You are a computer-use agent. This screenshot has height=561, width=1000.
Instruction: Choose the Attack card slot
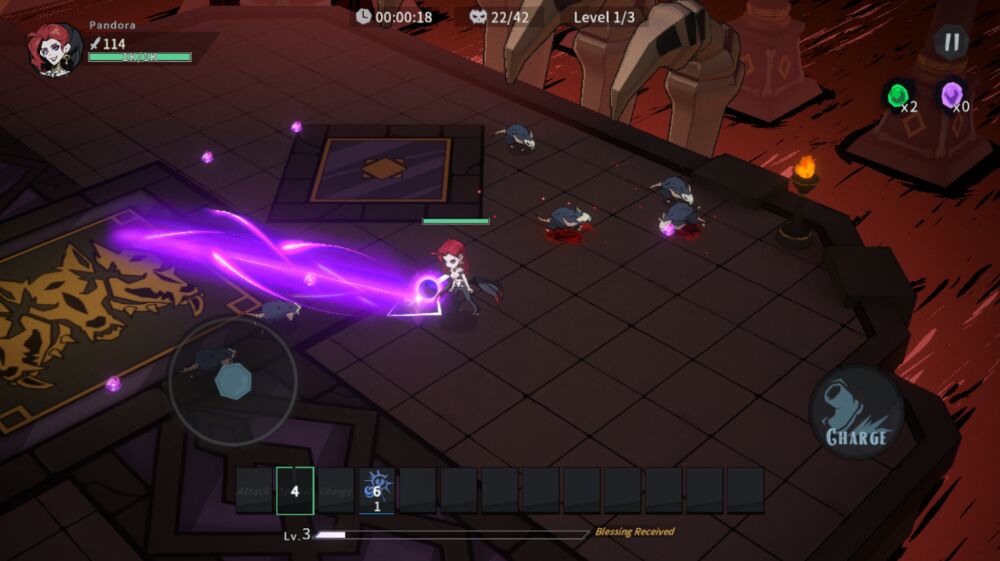click(254, 491)
